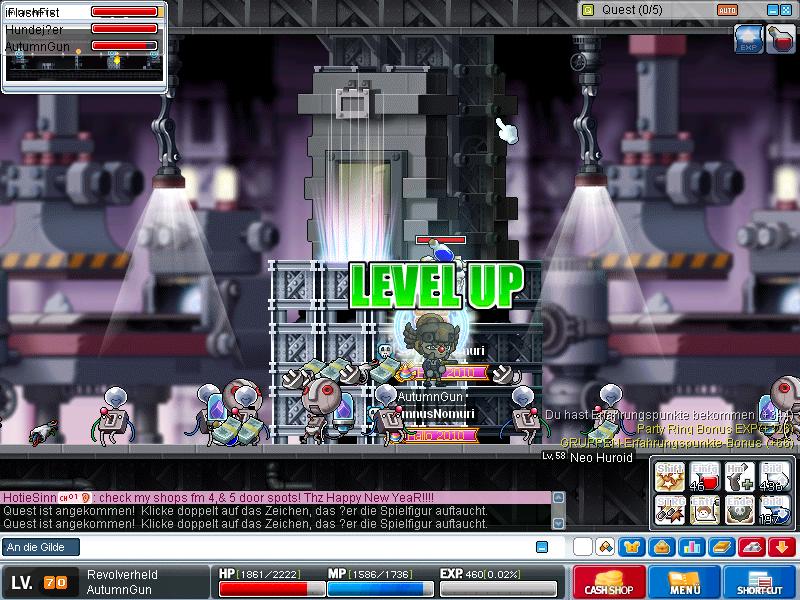Screen dimensions: 800x600
Task: Open the equipment shirt icon button
Action: 632,547
